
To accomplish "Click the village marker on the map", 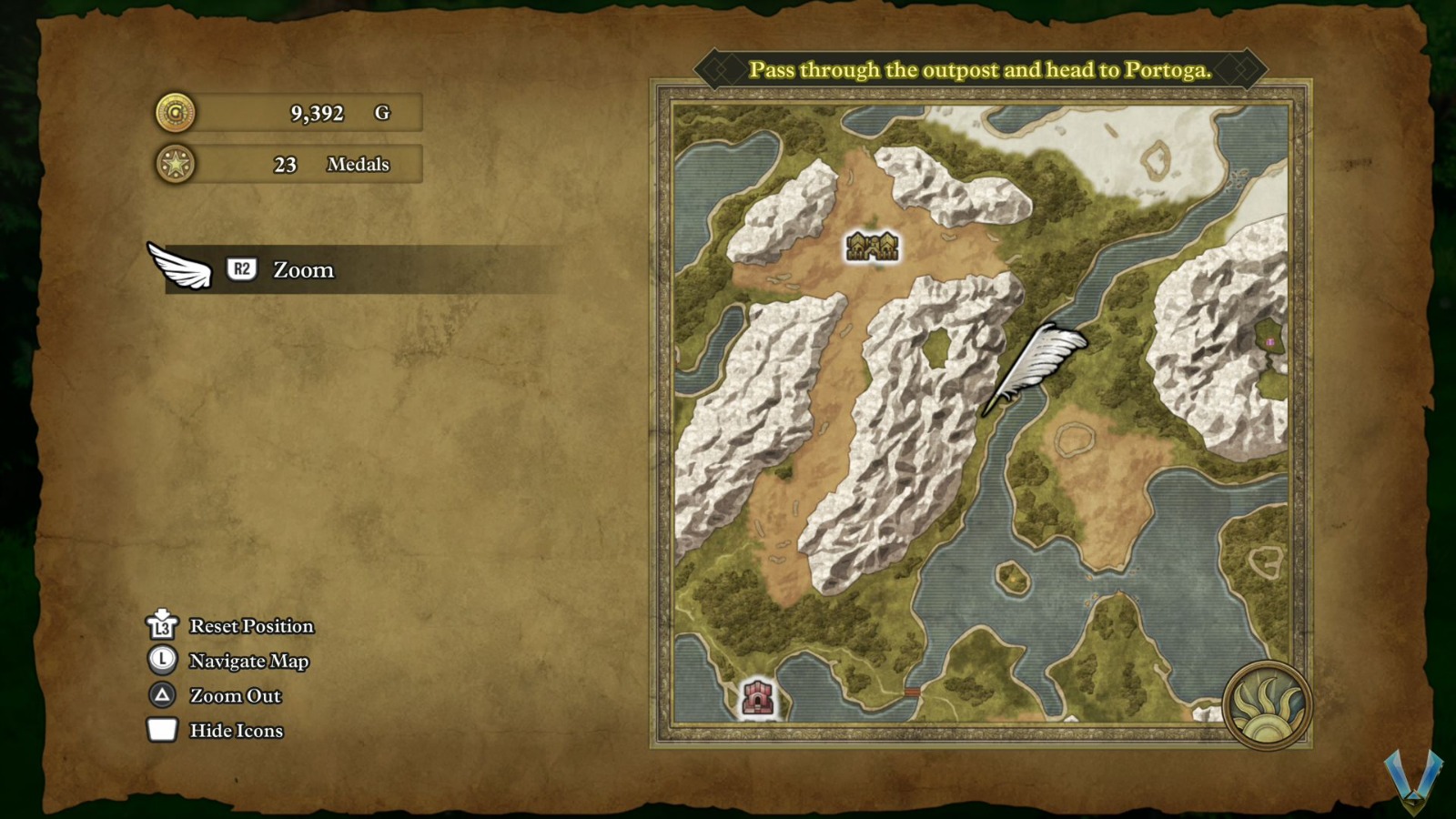I will click(x=872, y=246).
